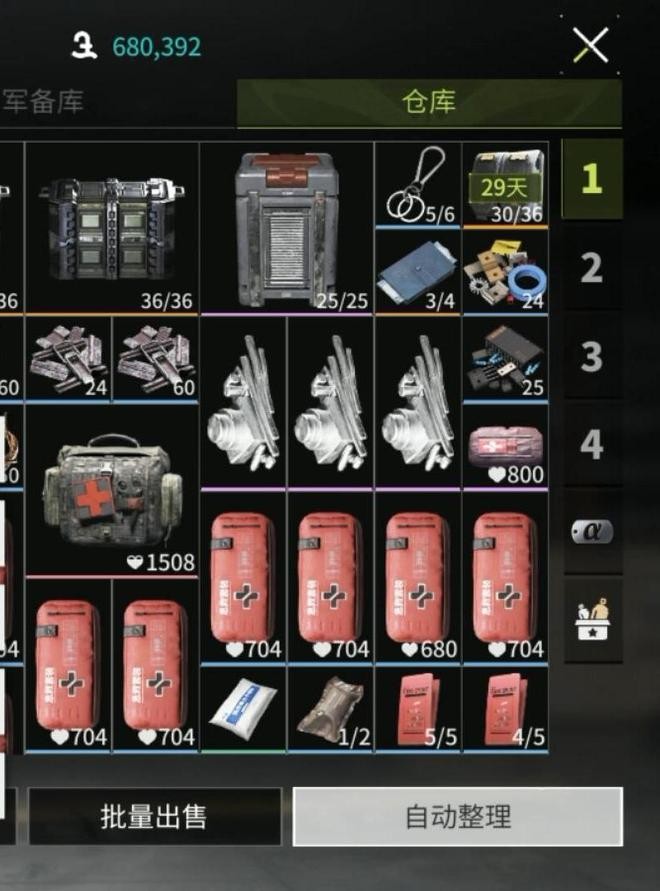Switch to the 仓库 warehouse tab

point(429,102)
